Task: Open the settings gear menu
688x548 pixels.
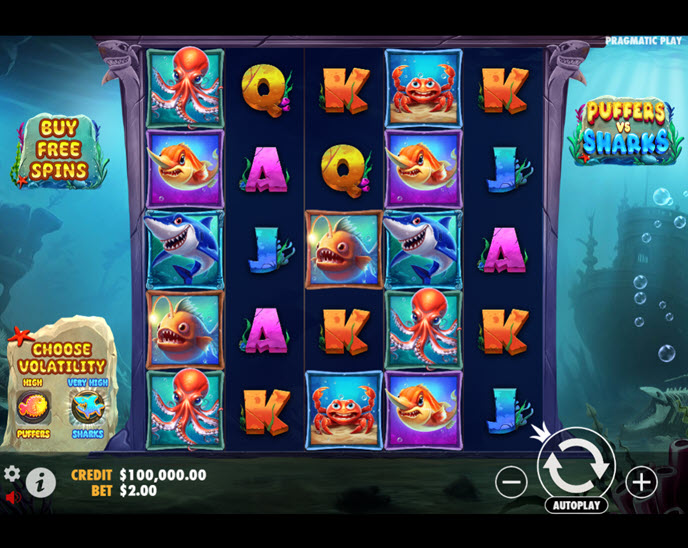Action: coord(12,473)
